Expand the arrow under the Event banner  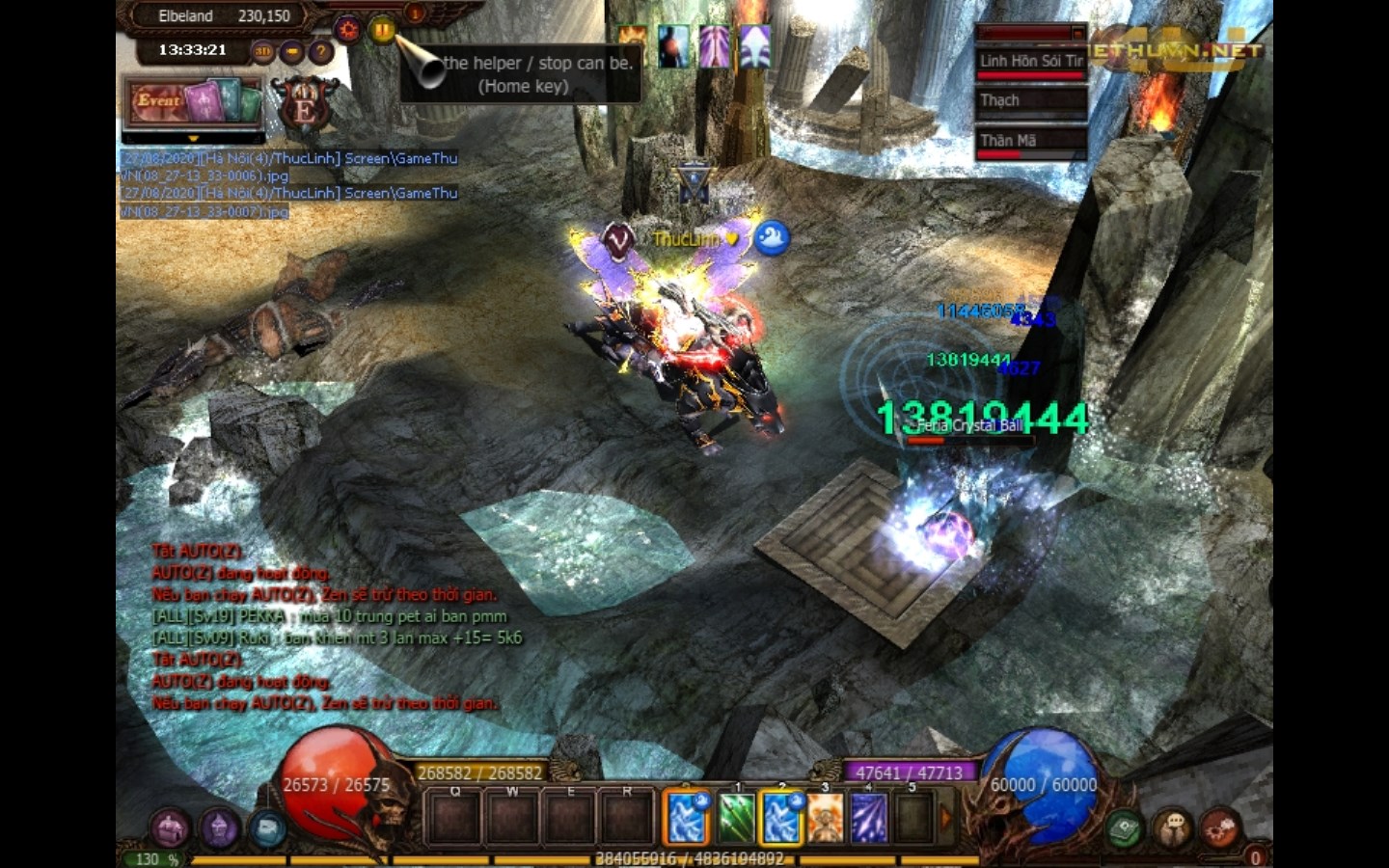(x=193, y=138)
